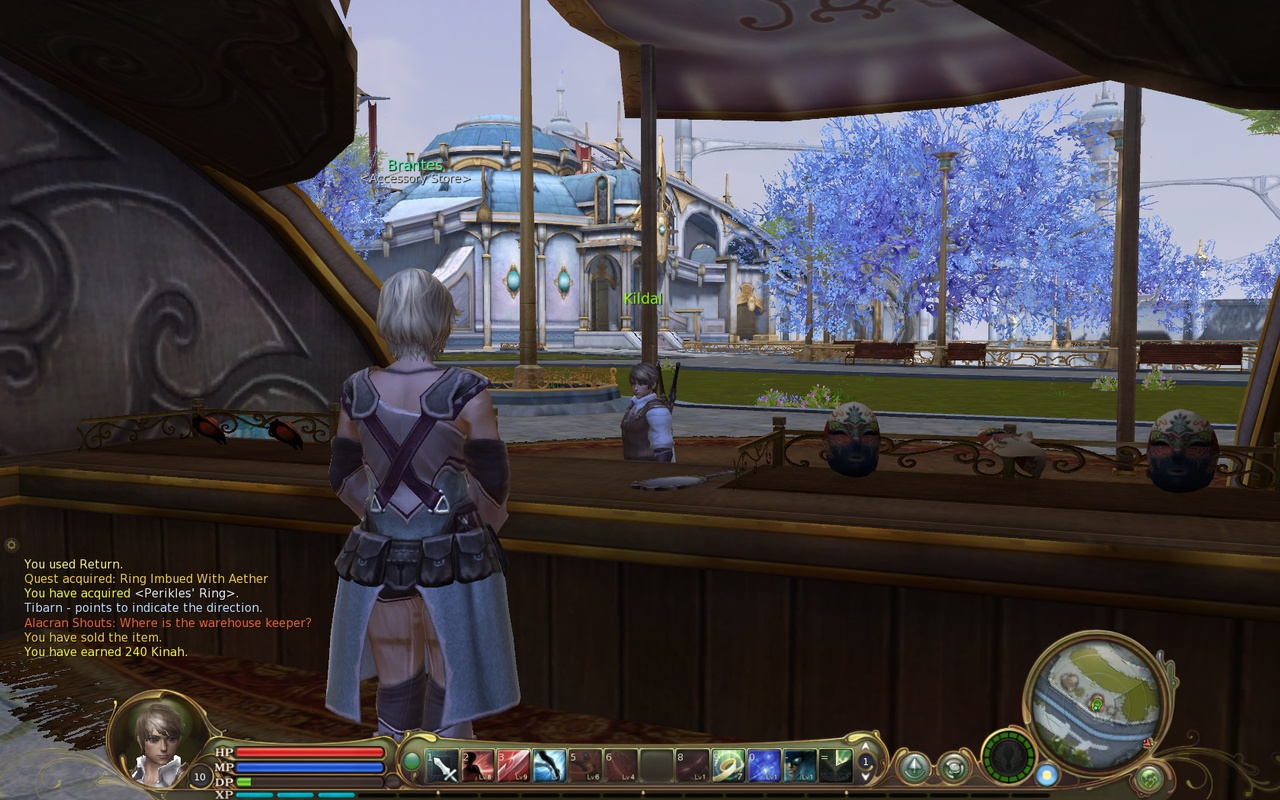Activate the level 8 skill in quickbar slot 2
The image size is (1280, 800).
click(478, 767)
